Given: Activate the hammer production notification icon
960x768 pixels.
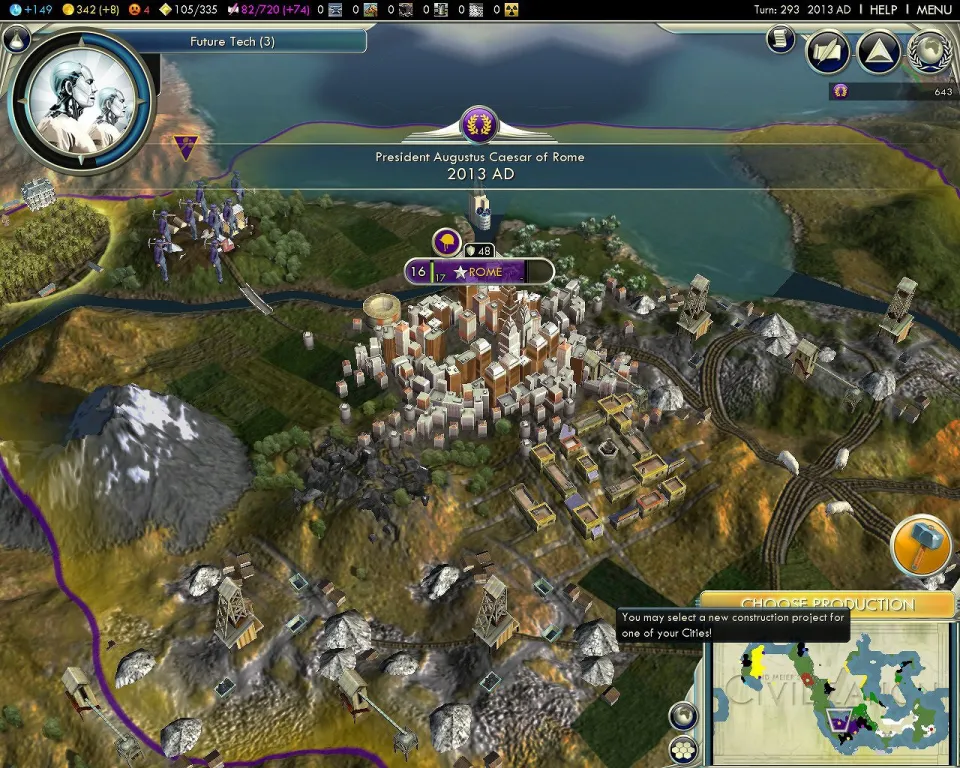Looking at the screenshot, I should point(920,546).
